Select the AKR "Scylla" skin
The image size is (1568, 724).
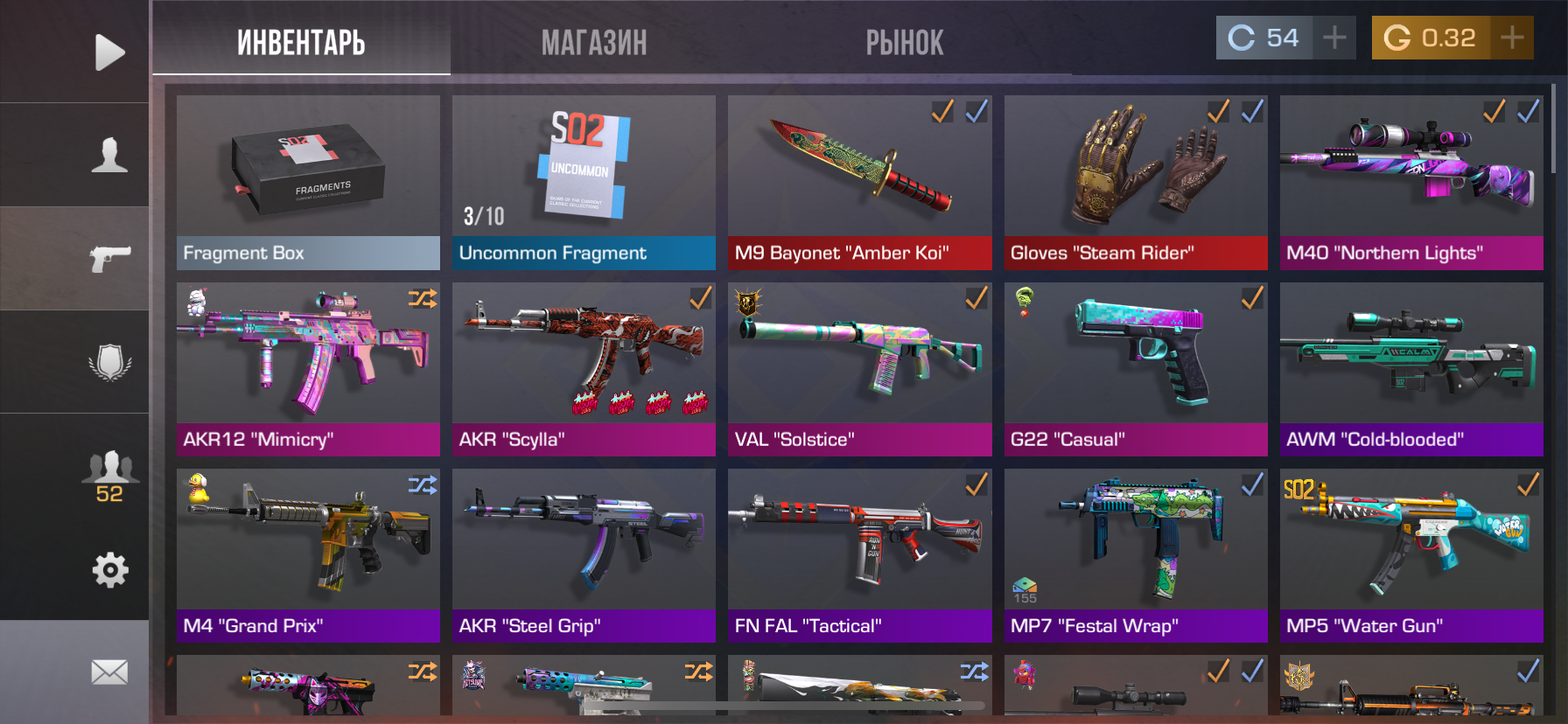(584, 368)
